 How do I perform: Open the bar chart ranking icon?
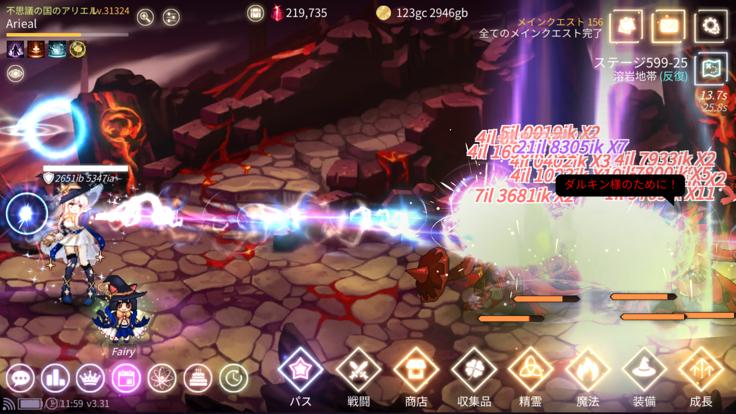[x=56, y=378]
